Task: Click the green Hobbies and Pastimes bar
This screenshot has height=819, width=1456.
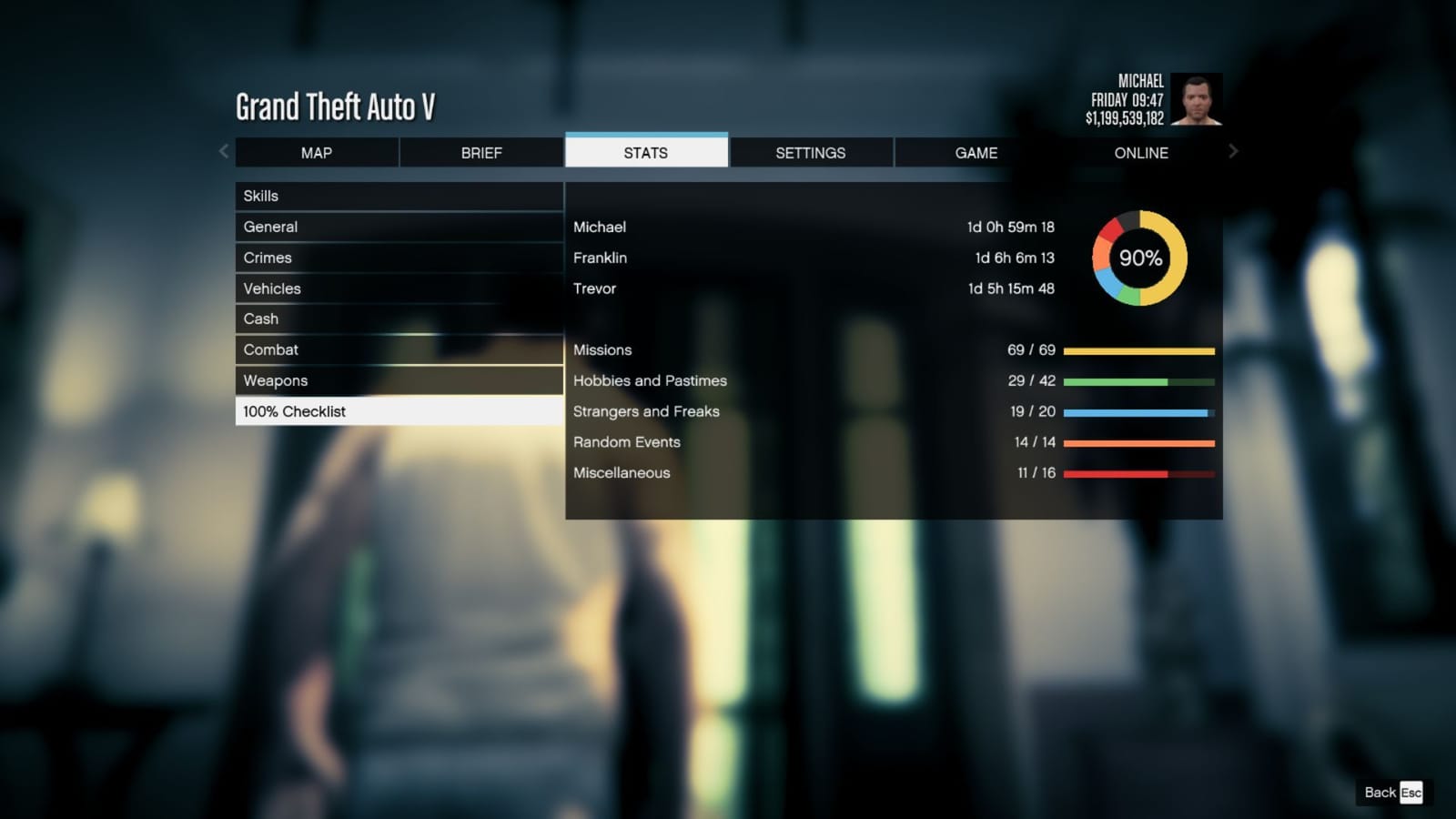Action: 1138,381
